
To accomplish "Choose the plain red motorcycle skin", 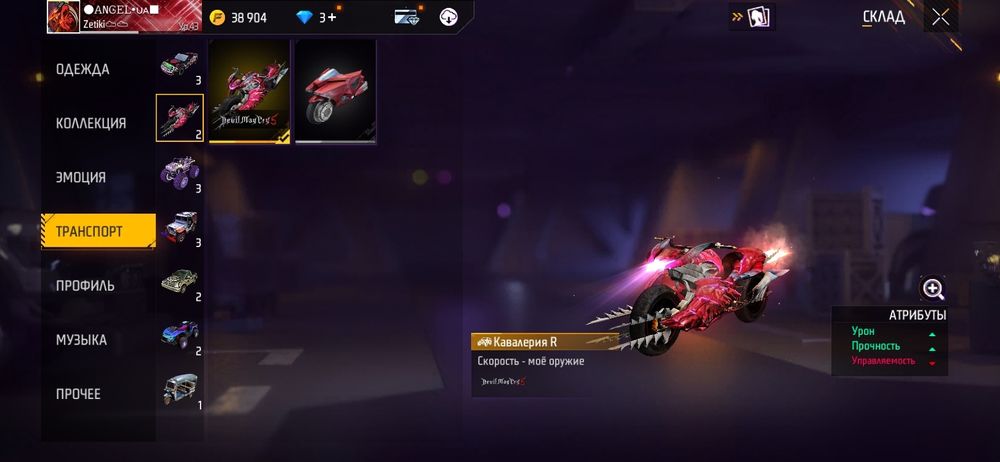I will click(335, 91).
